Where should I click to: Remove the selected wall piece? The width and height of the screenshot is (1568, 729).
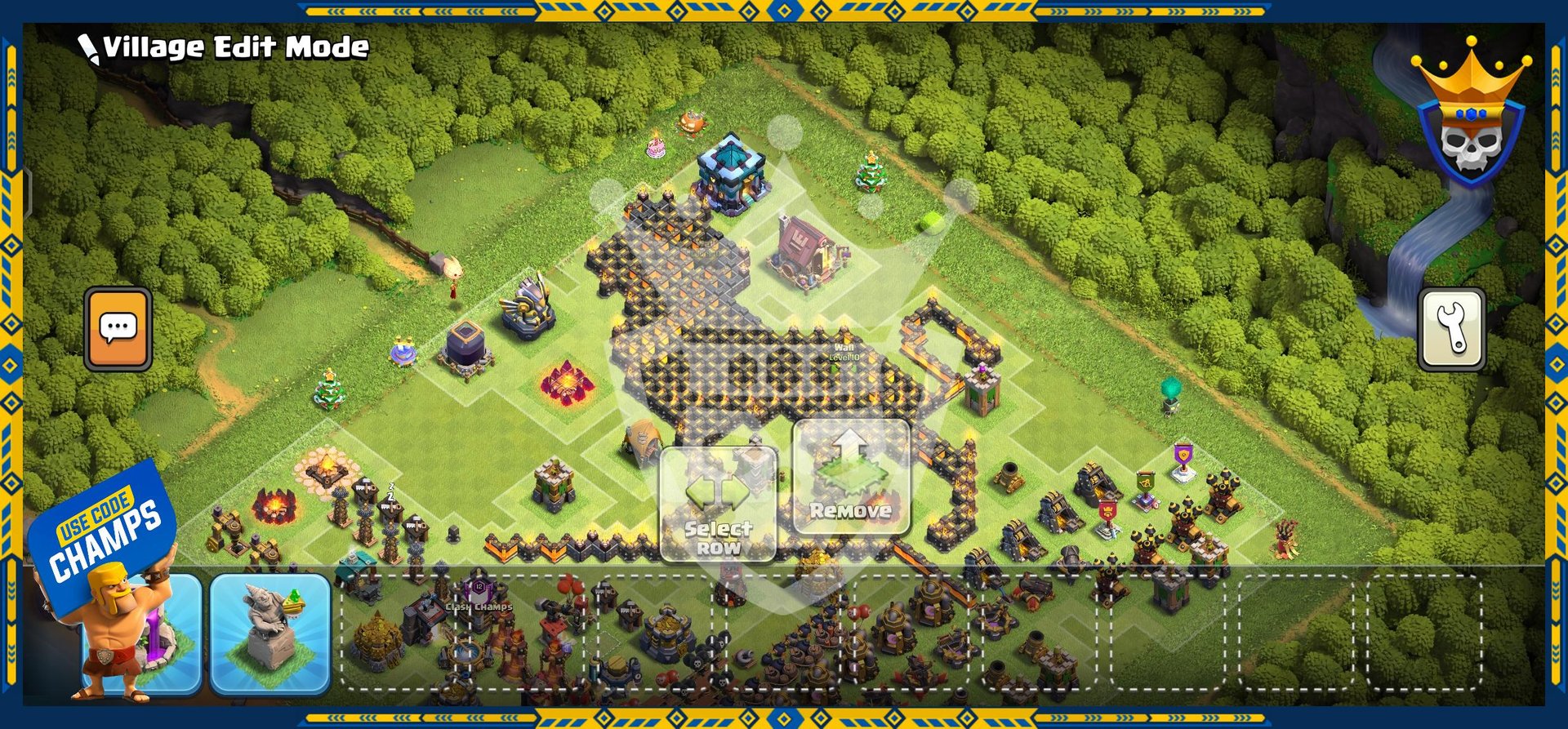point(850,478)
